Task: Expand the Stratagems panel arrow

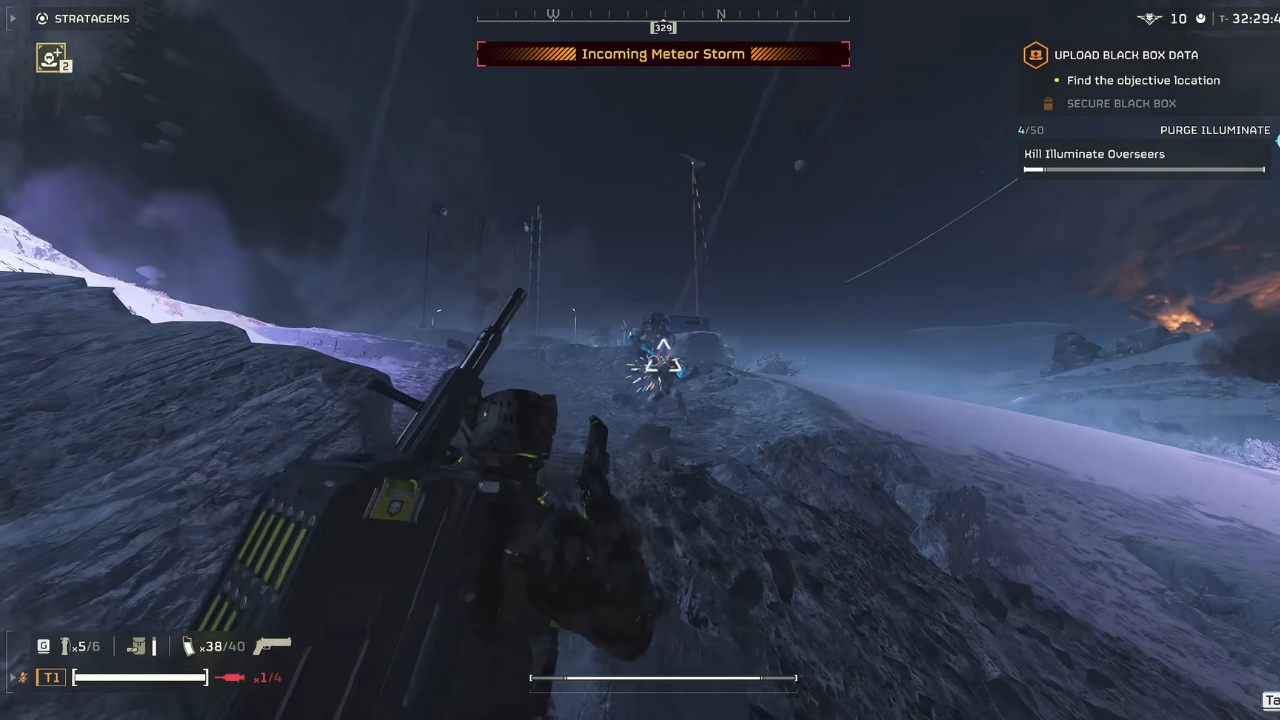Action: pyautogui.click(x=12, y=18)
